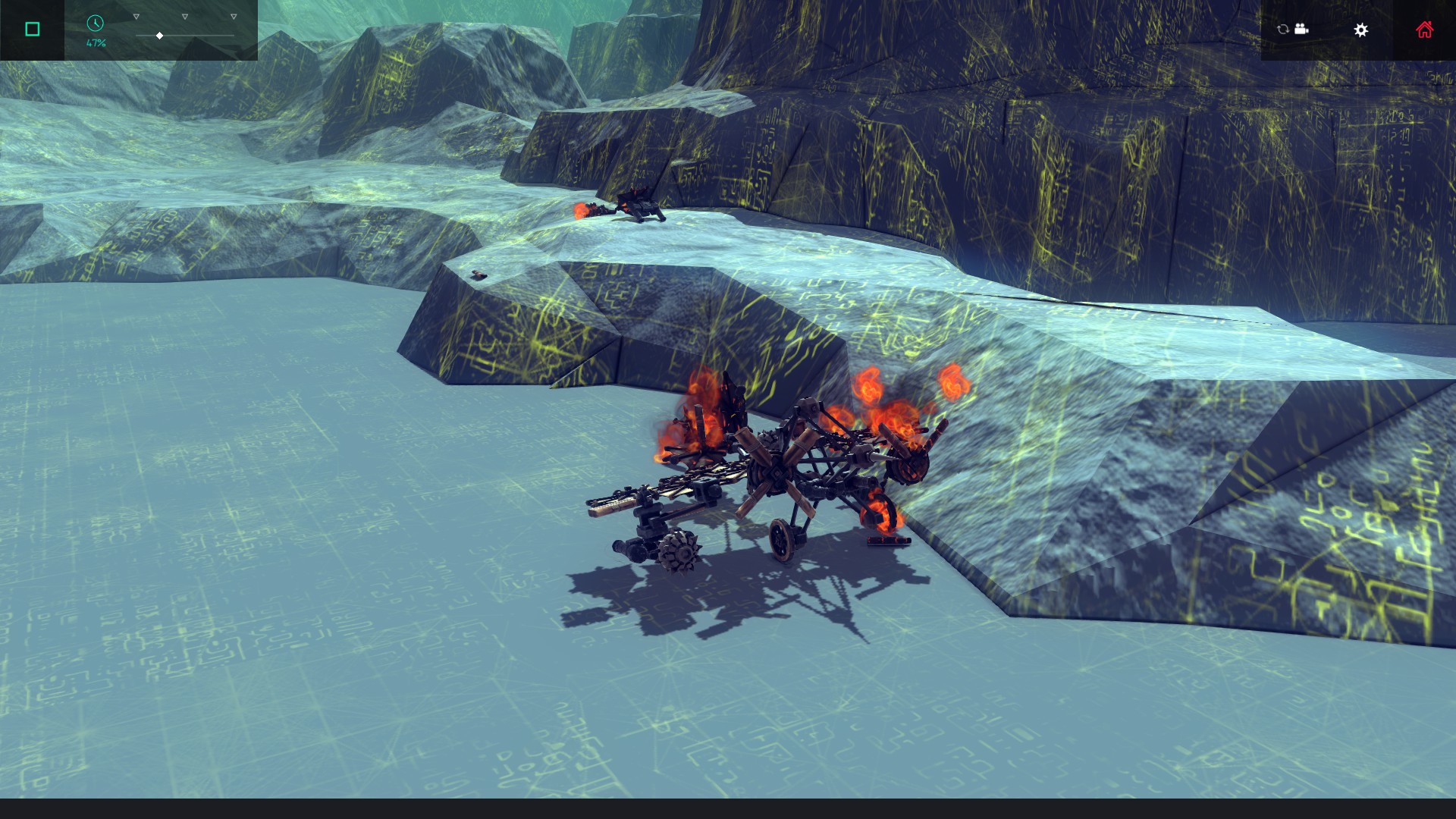Return to menu via the red home icon

[x=1425, y=29]
